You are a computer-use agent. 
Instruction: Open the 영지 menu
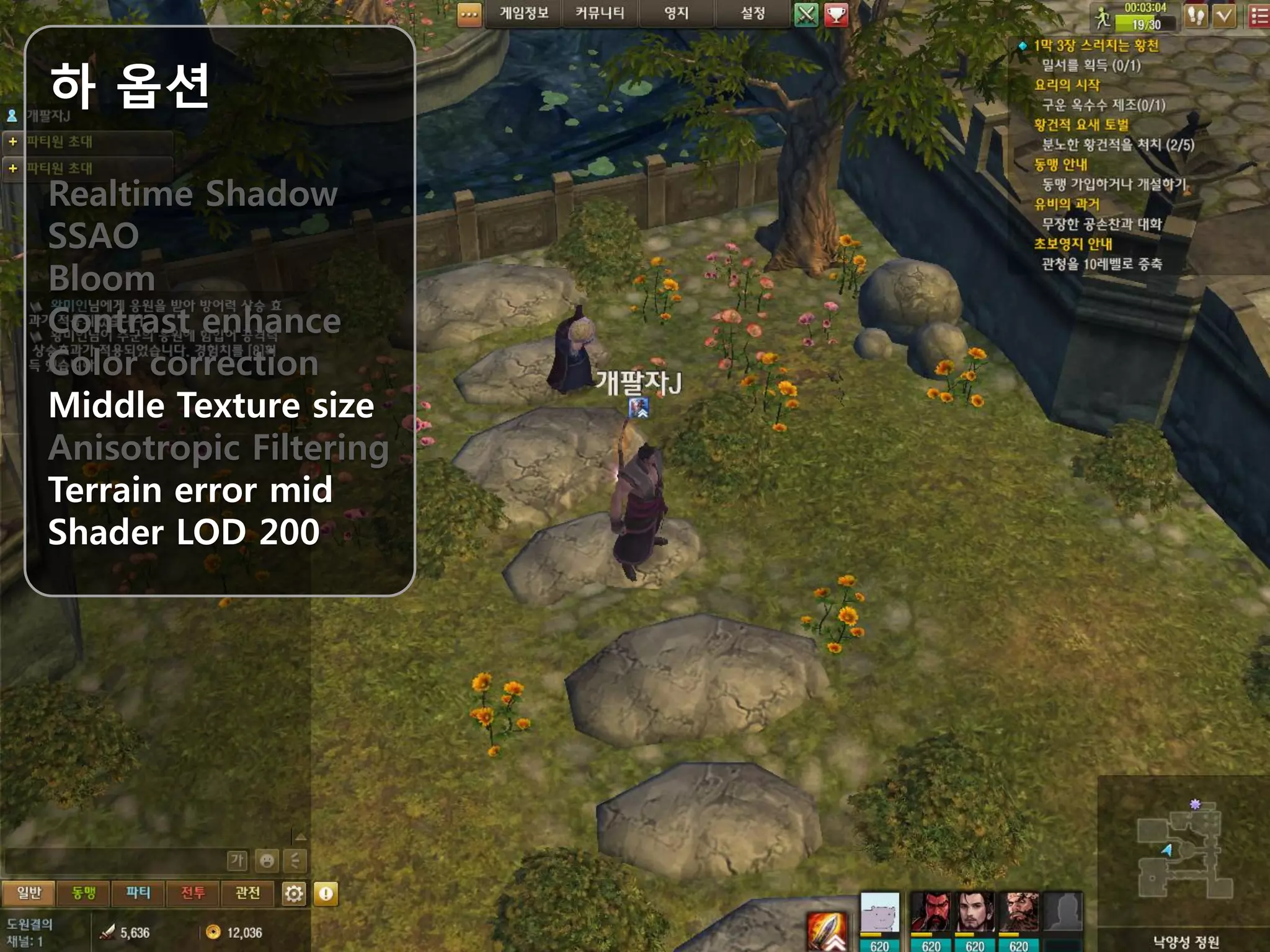[x=676, y=14]
